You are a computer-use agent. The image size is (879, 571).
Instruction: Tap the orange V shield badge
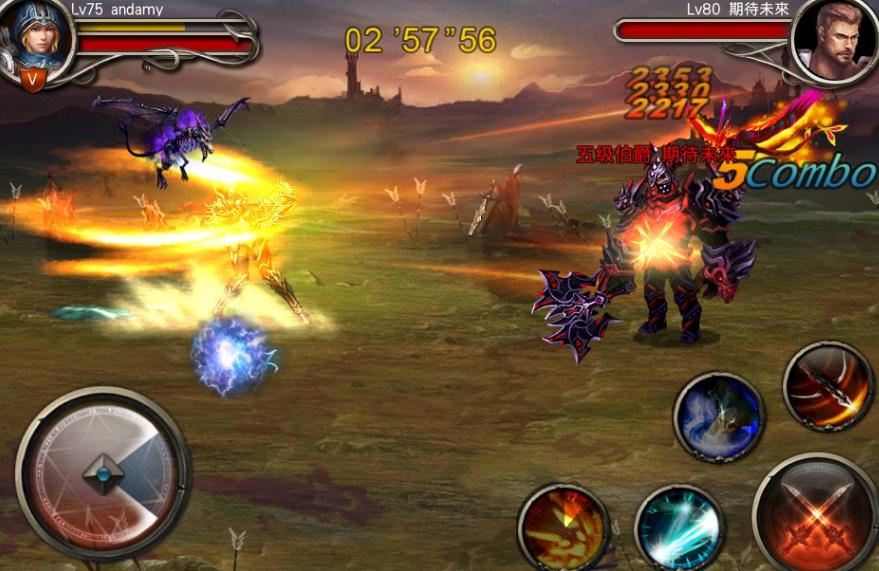34,79
